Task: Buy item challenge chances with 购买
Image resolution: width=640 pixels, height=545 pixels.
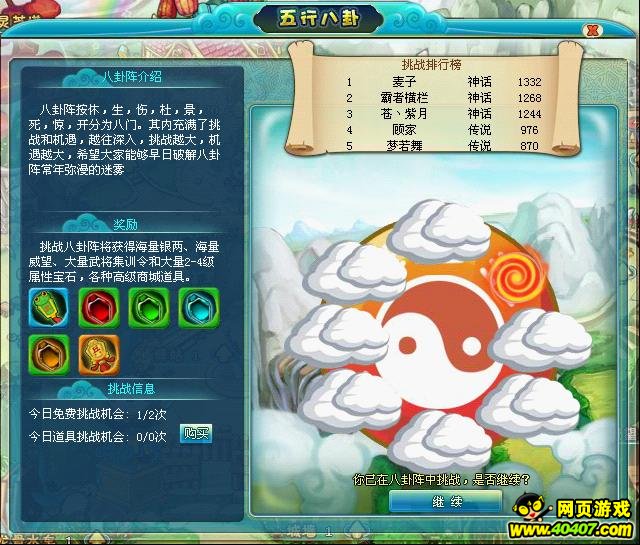Action: 196,433
